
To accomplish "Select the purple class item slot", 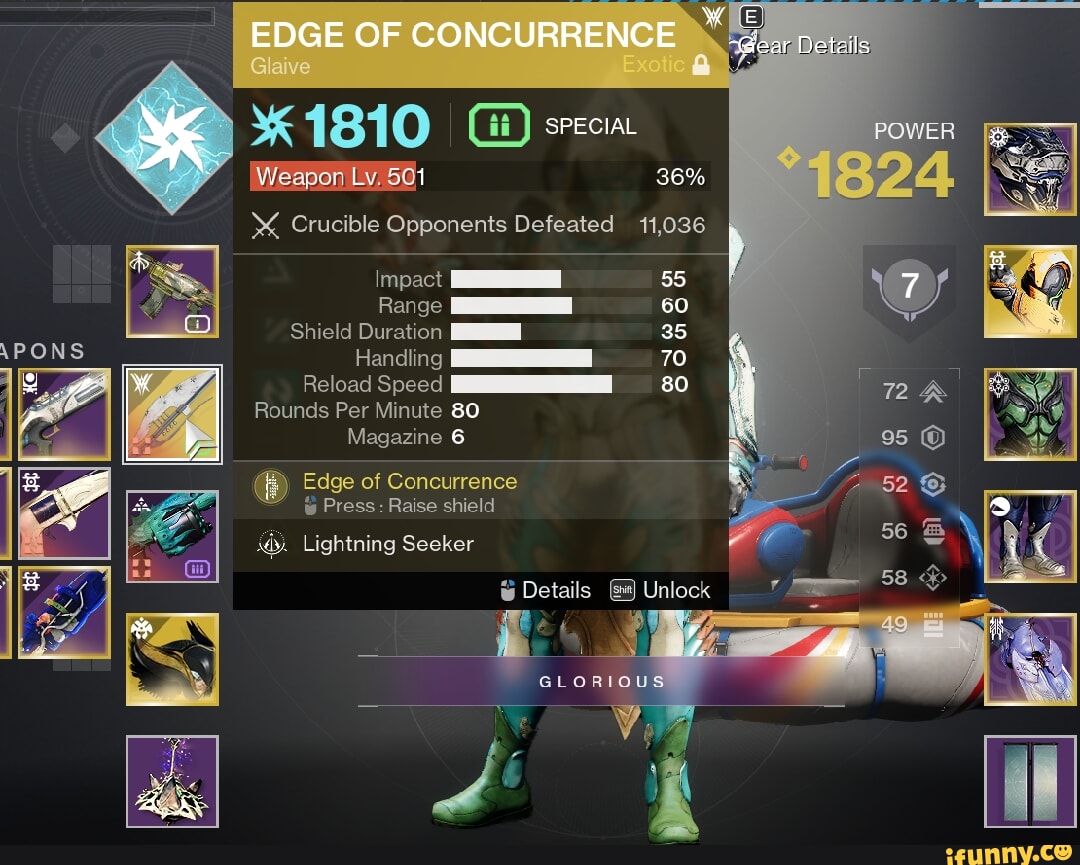I will click(x=1030, y=659).
